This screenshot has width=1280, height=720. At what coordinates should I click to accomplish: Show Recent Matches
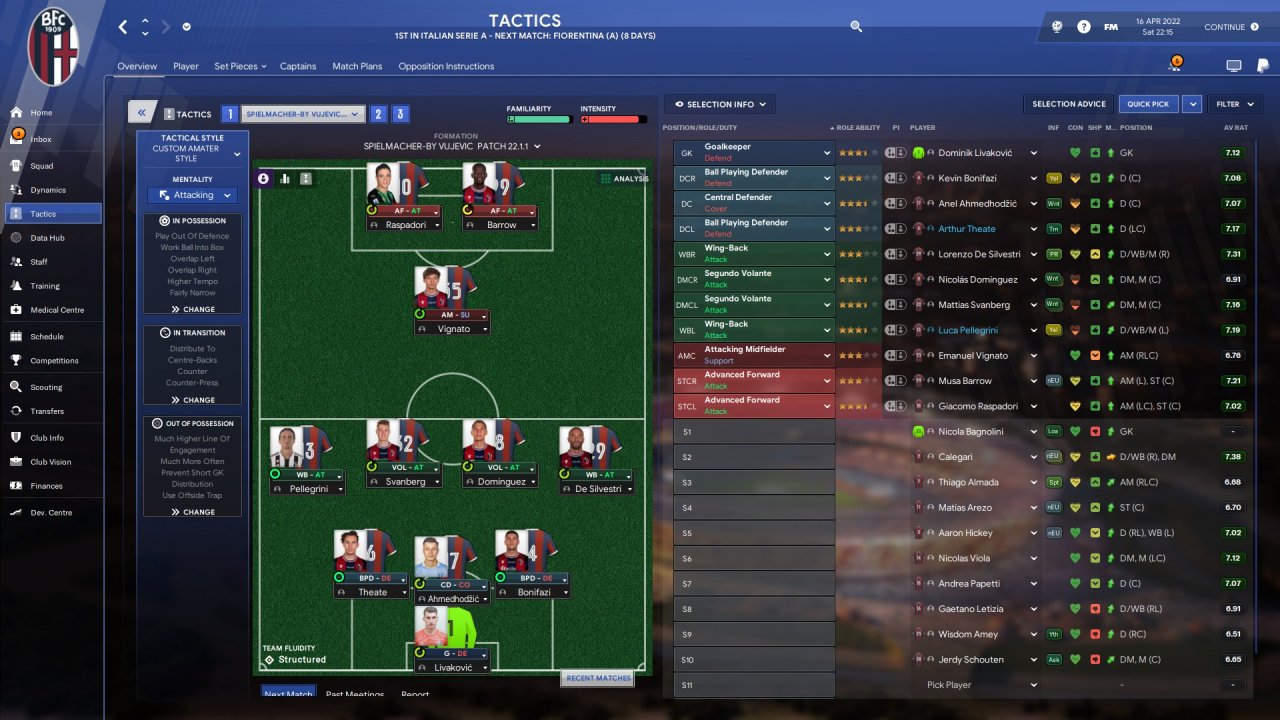[x=598, y=678]
